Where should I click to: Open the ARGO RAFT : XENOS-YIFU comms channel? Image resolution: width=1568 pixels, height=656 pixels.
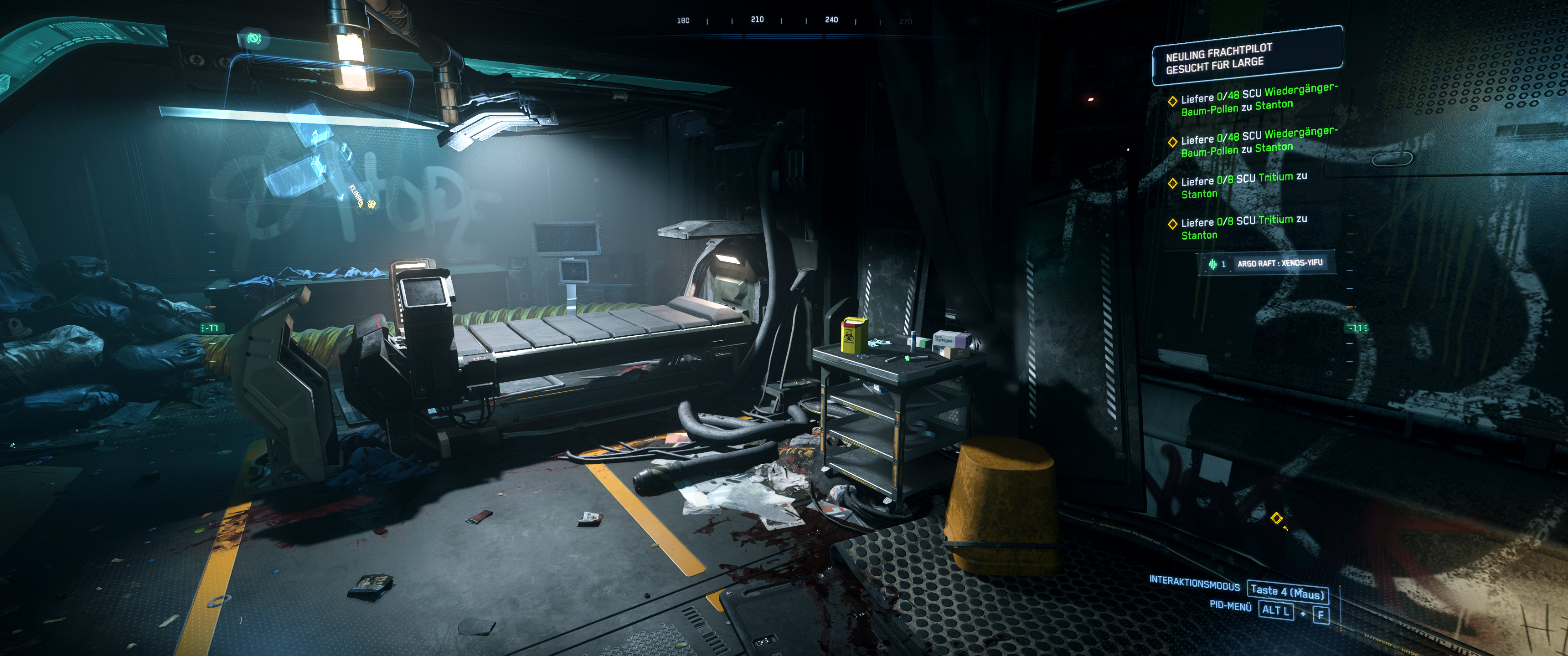(x=1279, y=263)
